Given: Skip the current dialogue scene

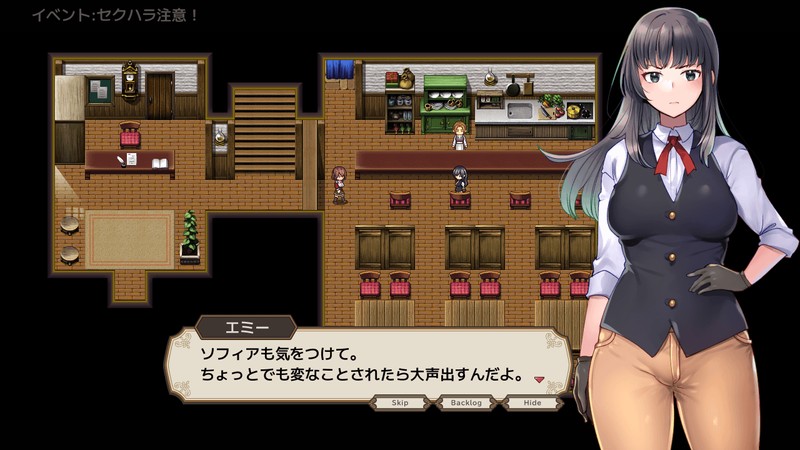Looking at the screenshot, I should (x=400, y=402).
